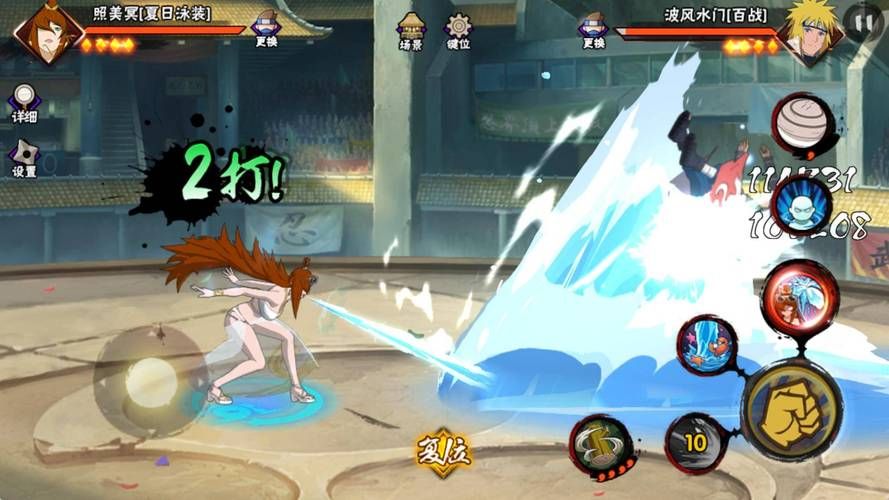Open the 键位 key layout settings
Viewport: 889px width, 500px height.
click(459, 31)
